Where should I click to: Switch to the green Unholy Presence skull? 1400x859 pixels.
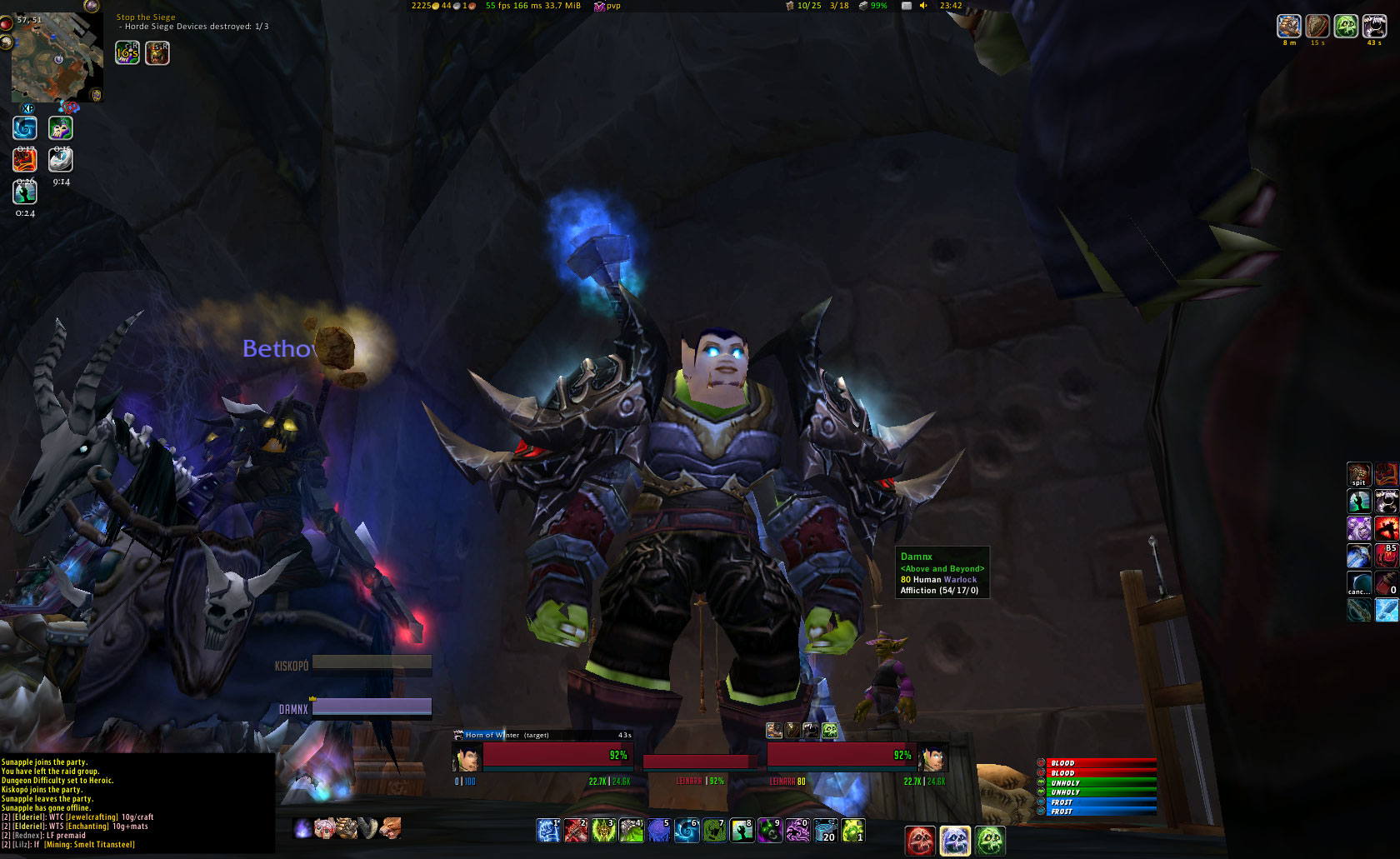[x=990, y=840]
